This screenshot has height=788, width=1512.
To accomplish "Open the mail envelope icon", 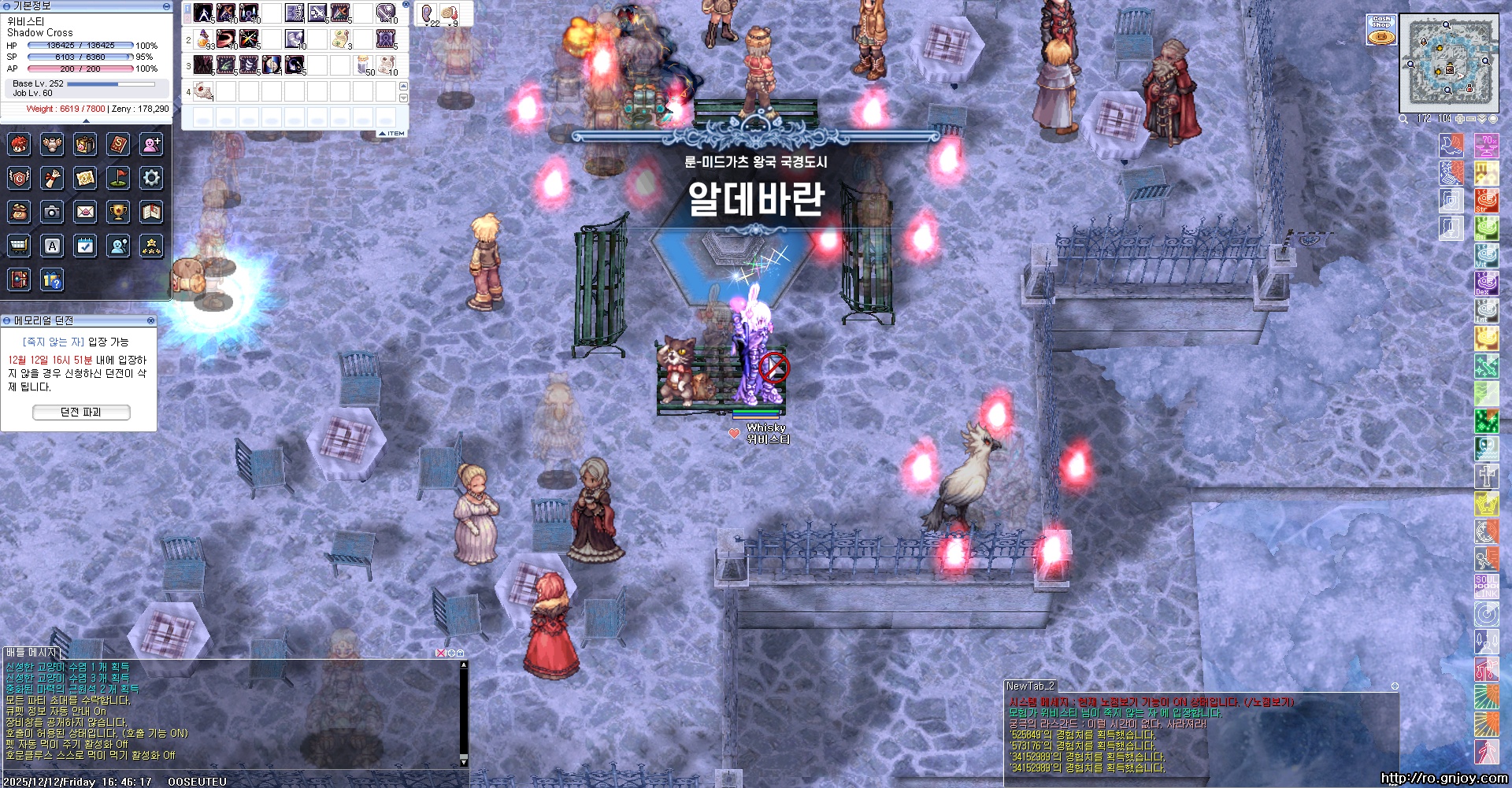I will (85, 212).
